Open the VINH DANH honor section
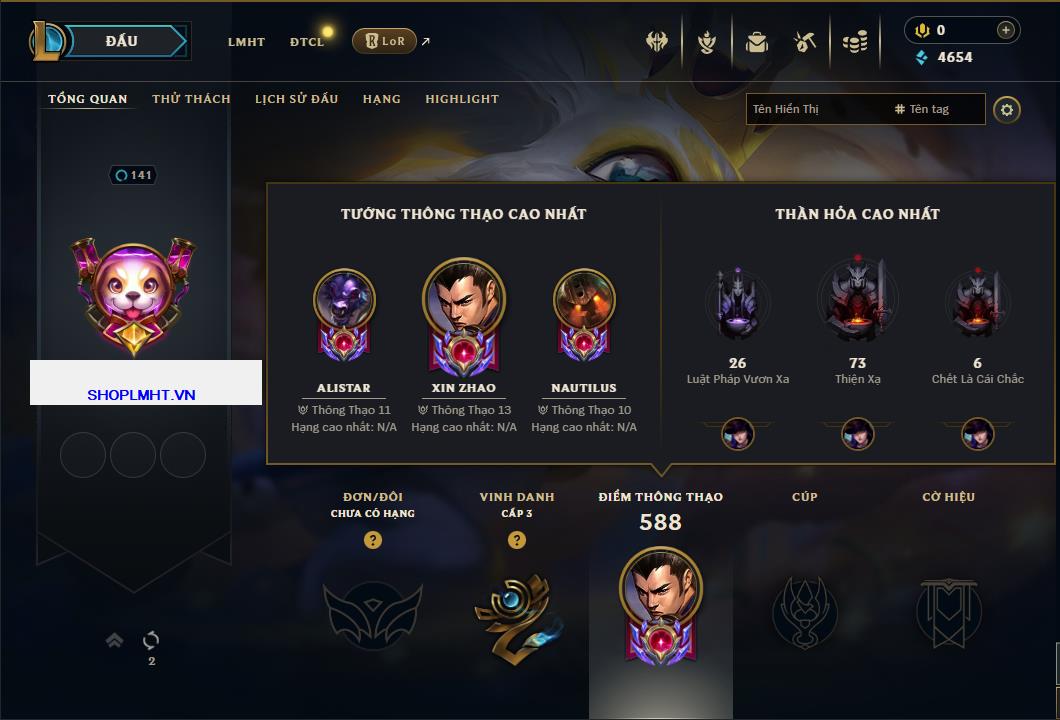1060x720 pixels. tap(516, 610)
